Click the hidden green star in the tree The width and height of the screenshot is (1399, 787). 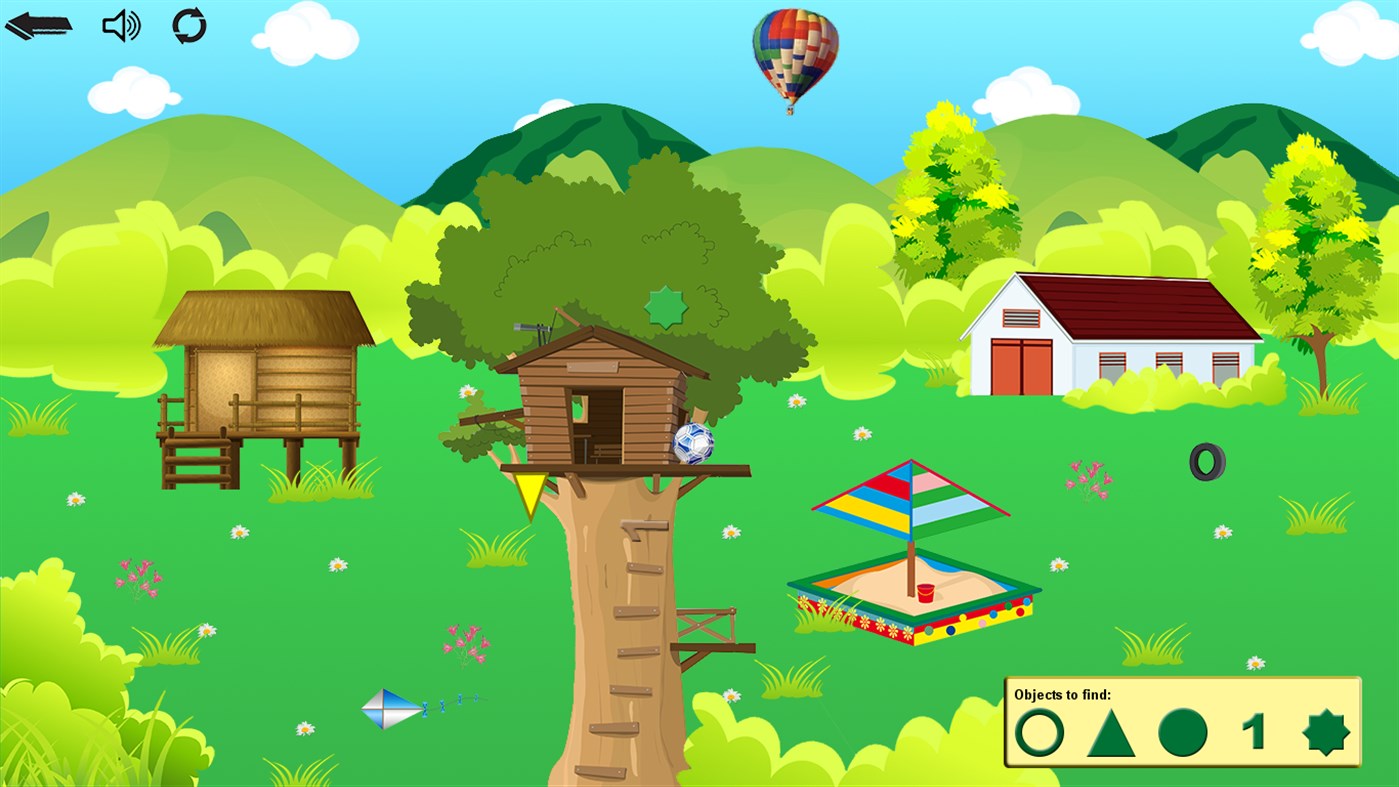click(664, 307)
